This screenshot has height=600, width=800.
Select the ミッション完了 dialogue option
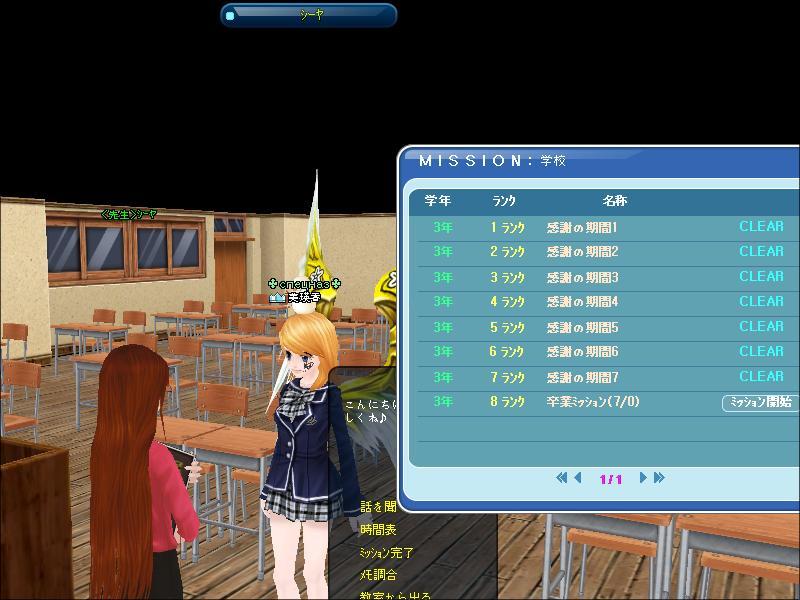386,552
